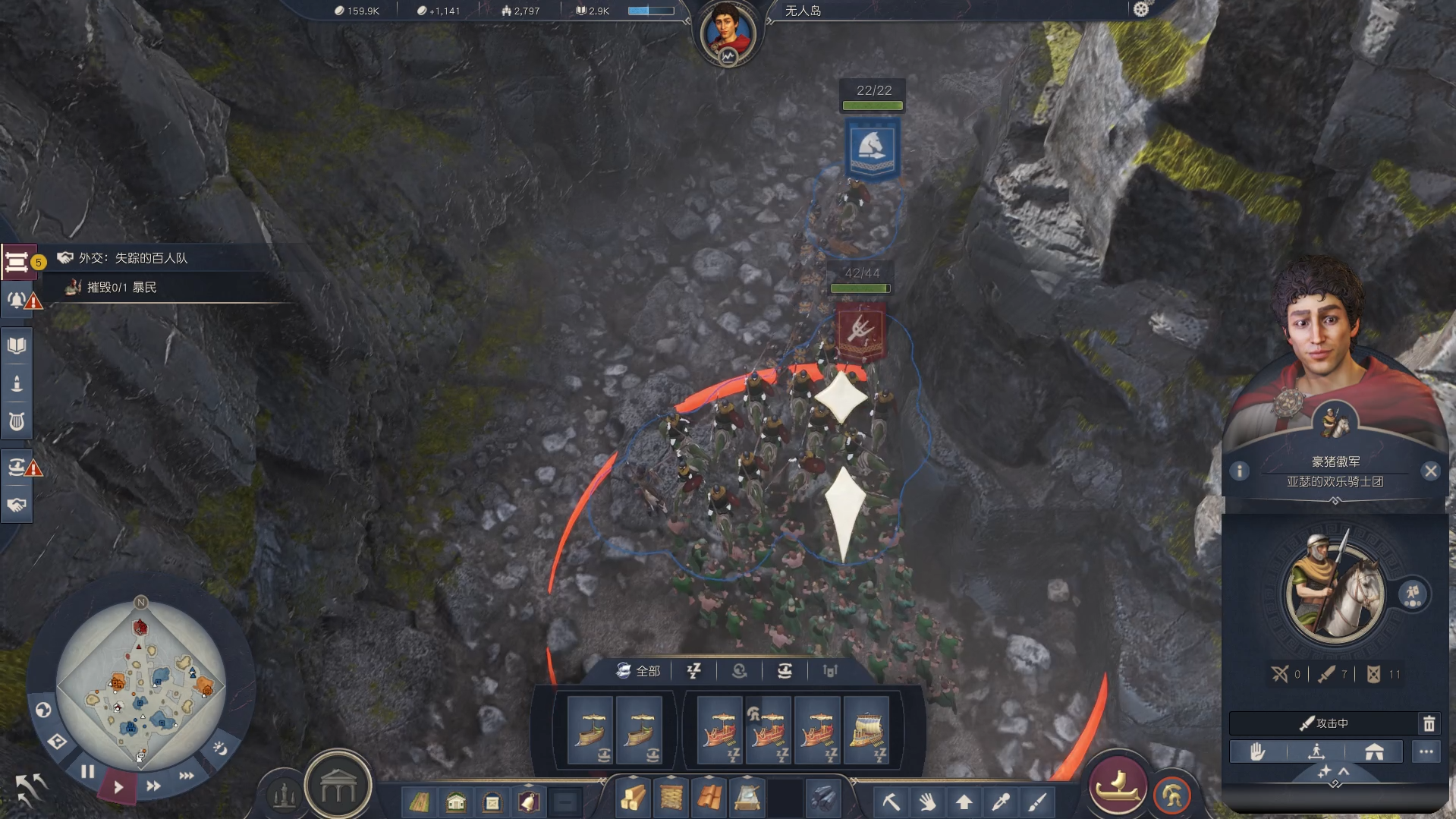
Task: Pause the game speed
Action: [x=88, y=772]
